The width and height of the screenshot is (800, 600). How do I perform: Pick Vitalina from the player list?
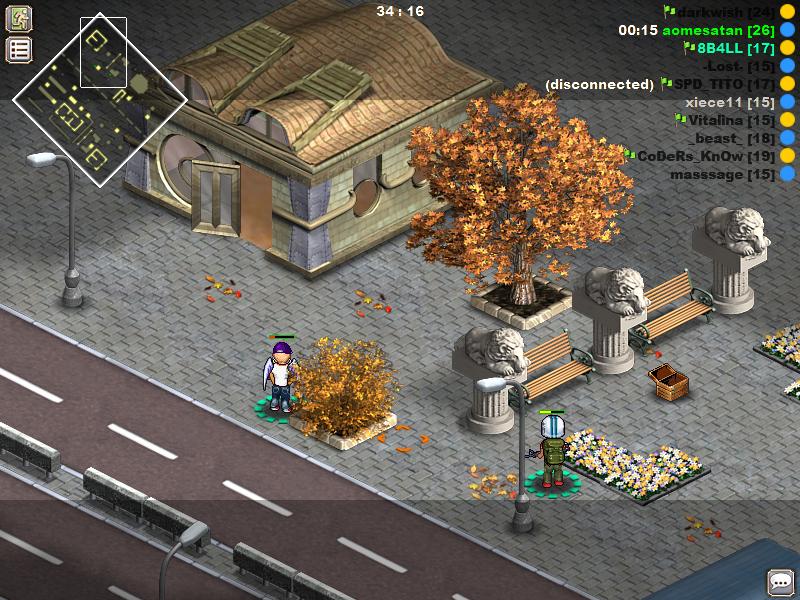(x=731, y=120)
